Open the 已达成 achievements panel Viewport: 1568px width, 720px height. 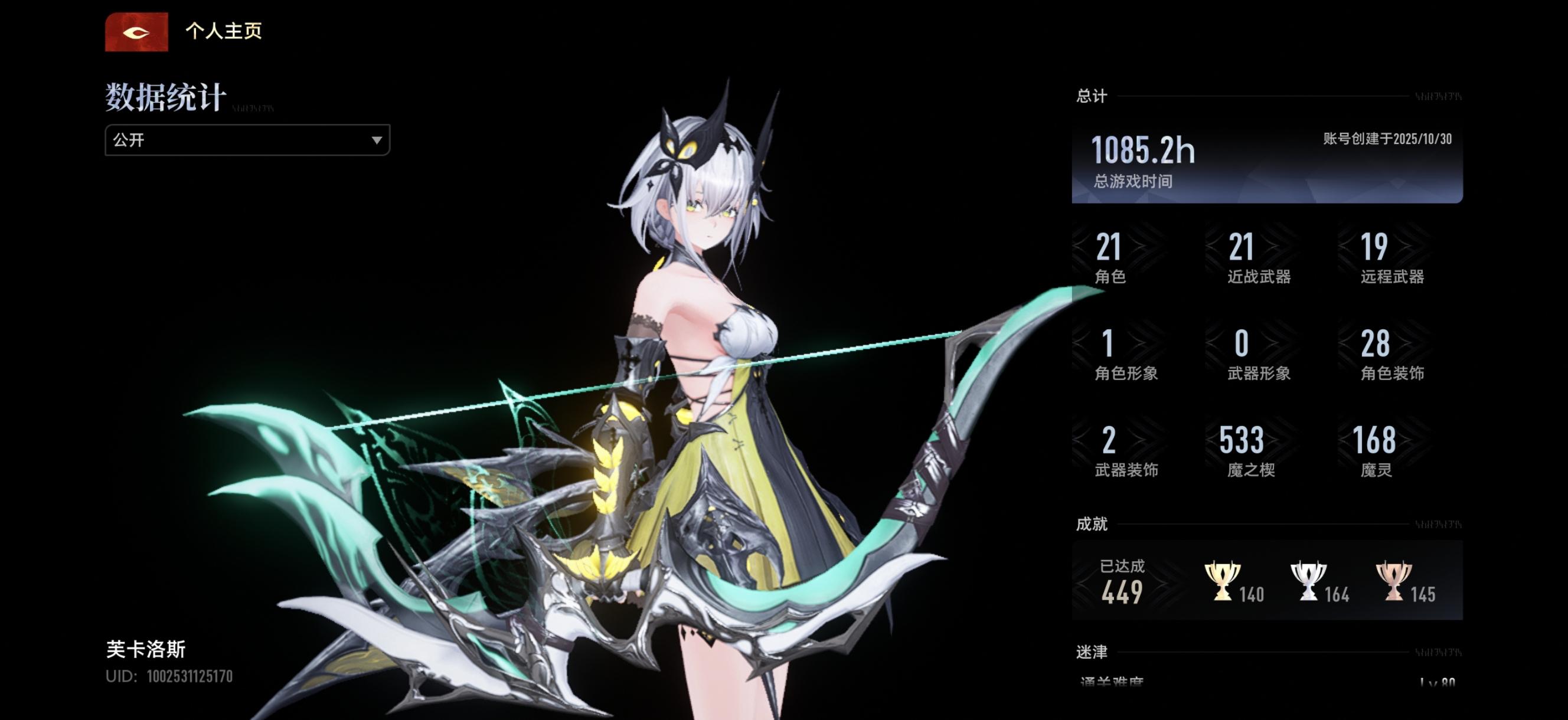tap(1122, 581)
